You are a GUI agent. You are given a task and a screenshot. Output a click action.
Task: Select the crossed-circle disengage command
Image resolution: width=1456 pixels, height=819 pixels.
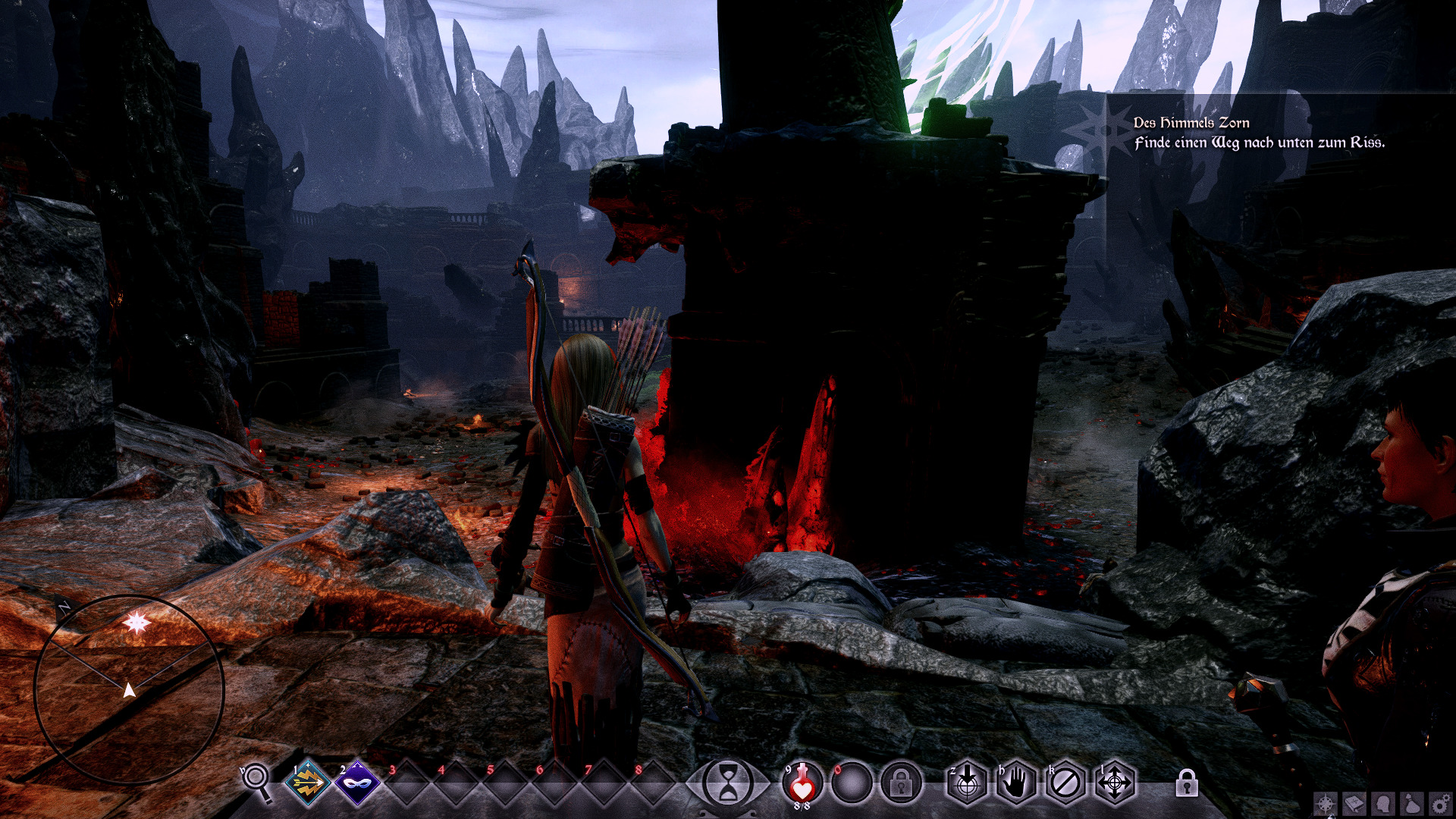point(1065,783)
